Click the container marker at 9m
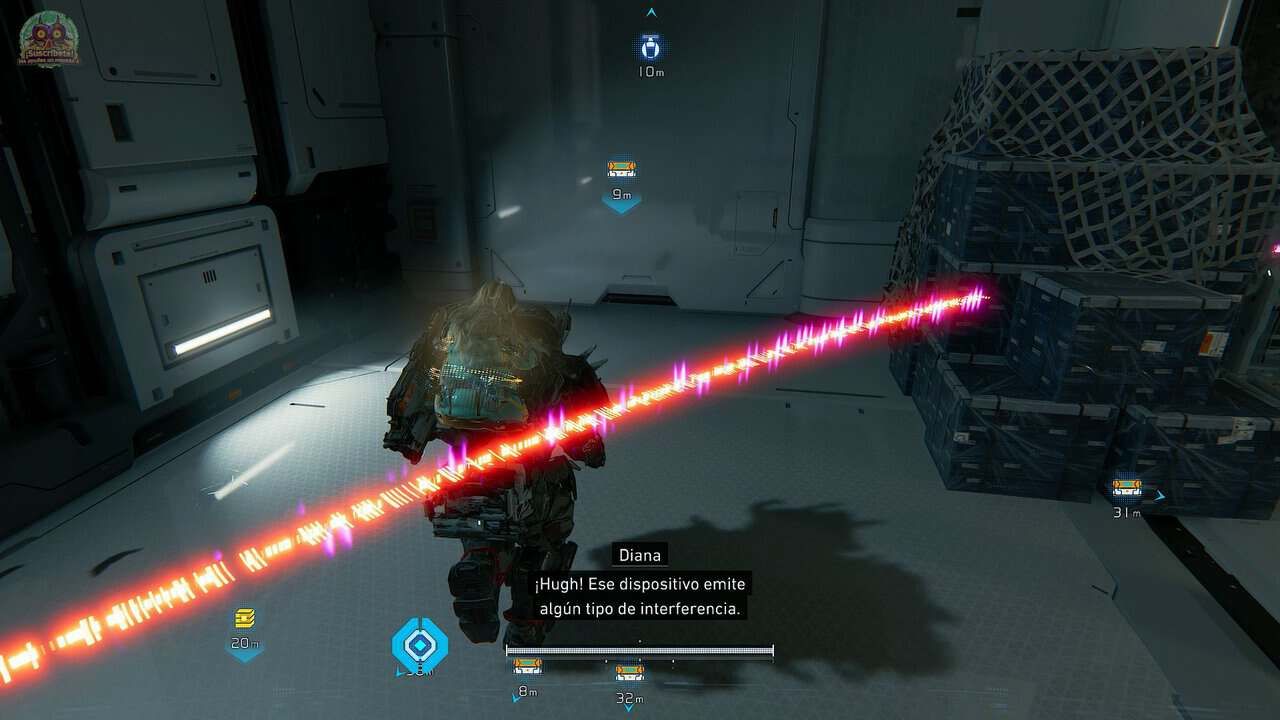Image resolution: width=1280 pixels, height=720 pixels. pyautogui.click(x=621, y=170)
